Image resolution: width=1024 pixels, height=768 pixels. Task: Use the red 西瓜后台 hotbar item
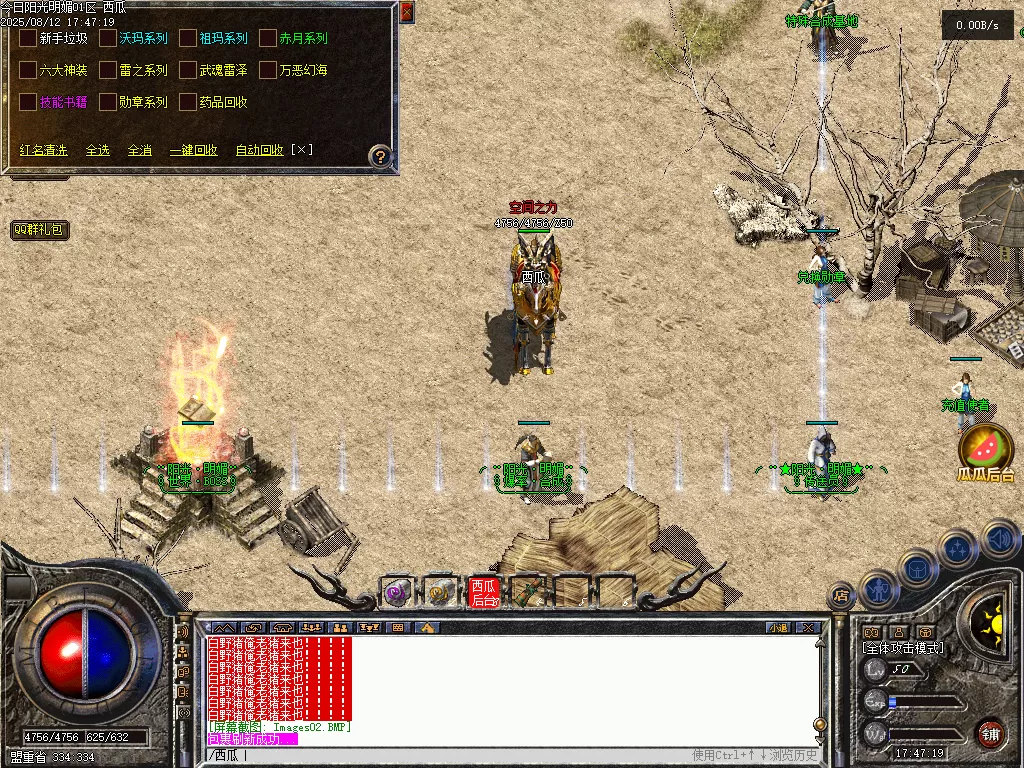[483, 592]
